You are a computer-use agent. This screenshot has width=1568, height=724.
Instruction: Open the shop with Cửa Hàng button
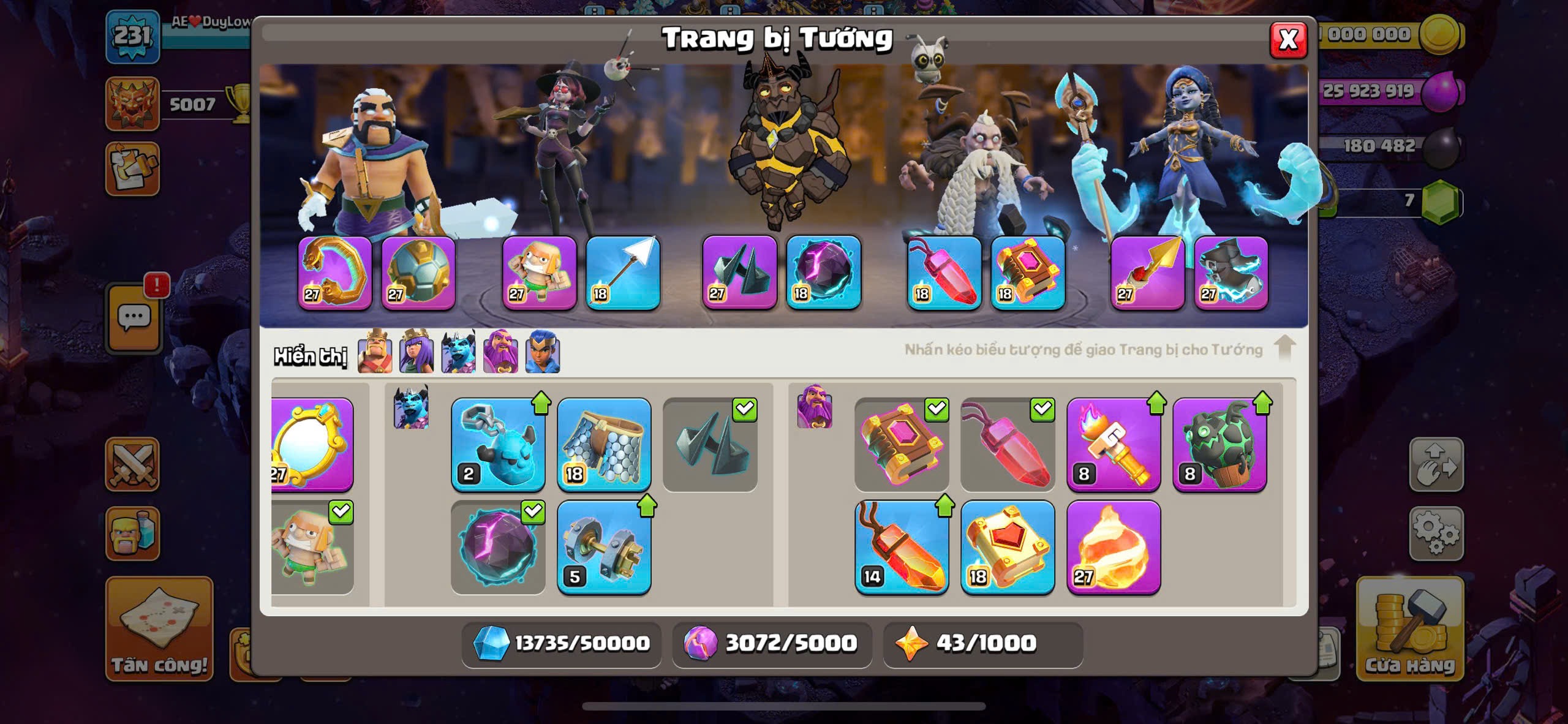(x=1410, y=628)
